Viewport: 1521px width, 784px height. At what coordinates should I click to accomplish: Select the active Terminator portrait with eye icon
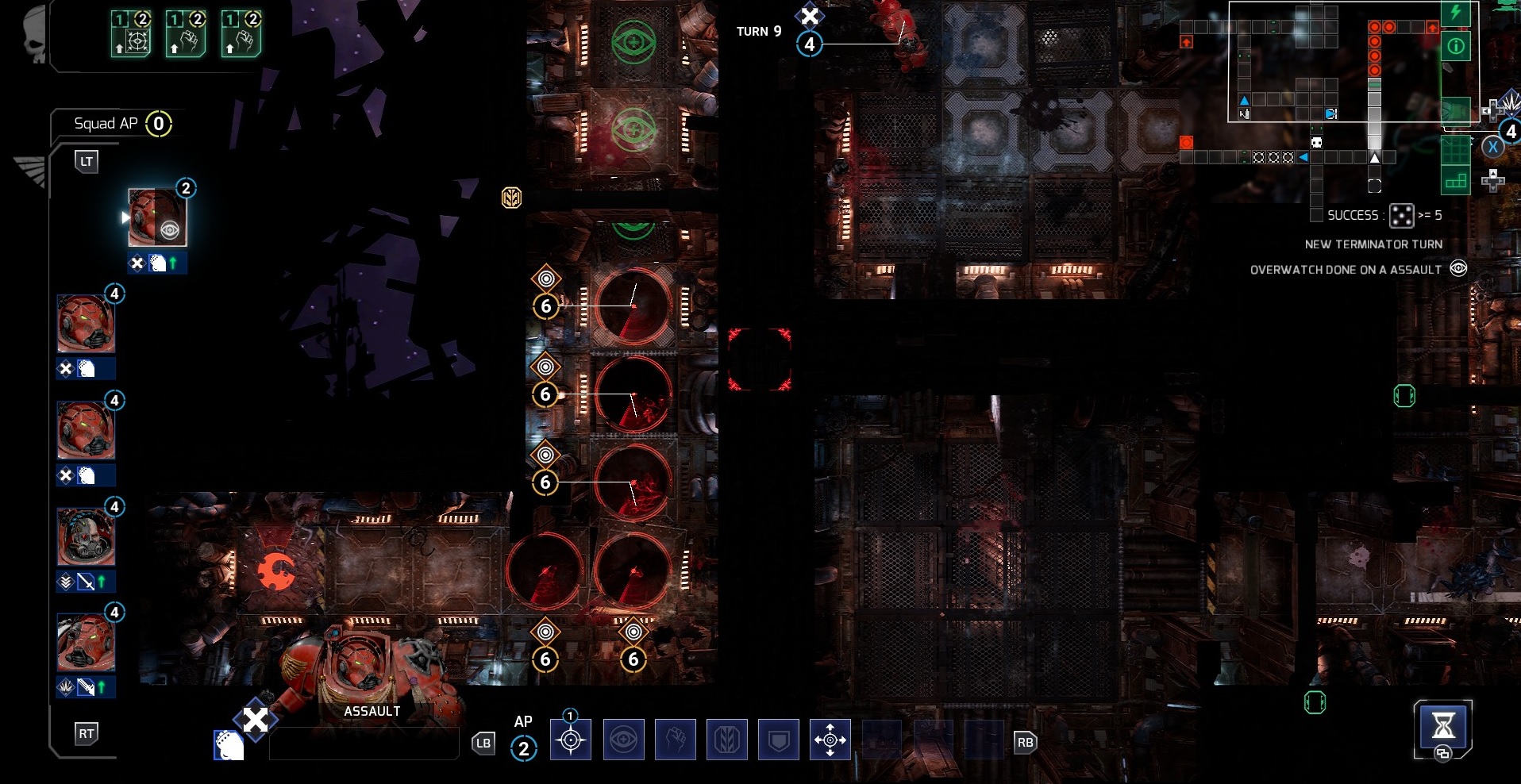(157, 217)
